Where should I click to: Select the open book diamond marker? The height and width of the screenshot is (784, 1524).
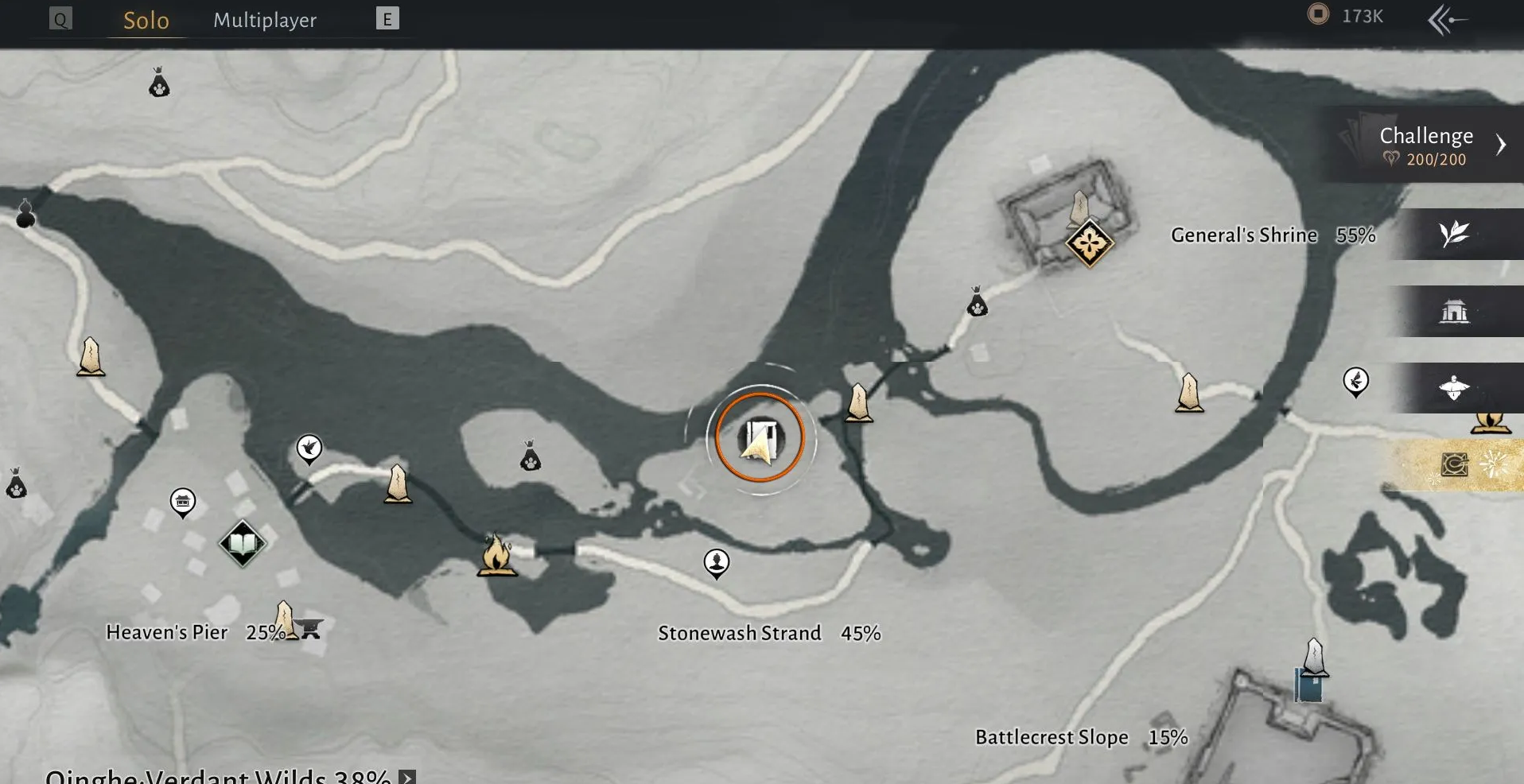coord(243,544)
